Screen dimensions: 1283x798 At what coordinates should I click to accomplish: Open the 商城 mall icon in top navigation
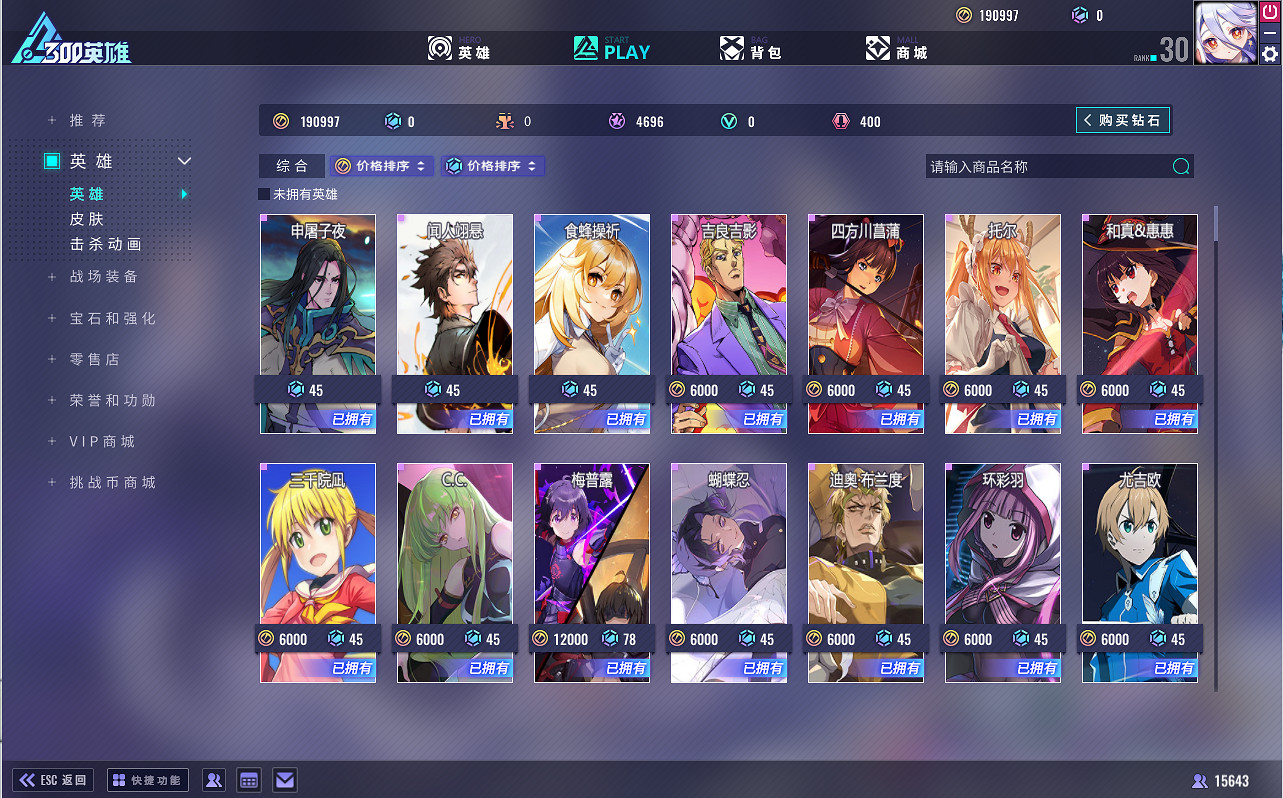(878, 47)
